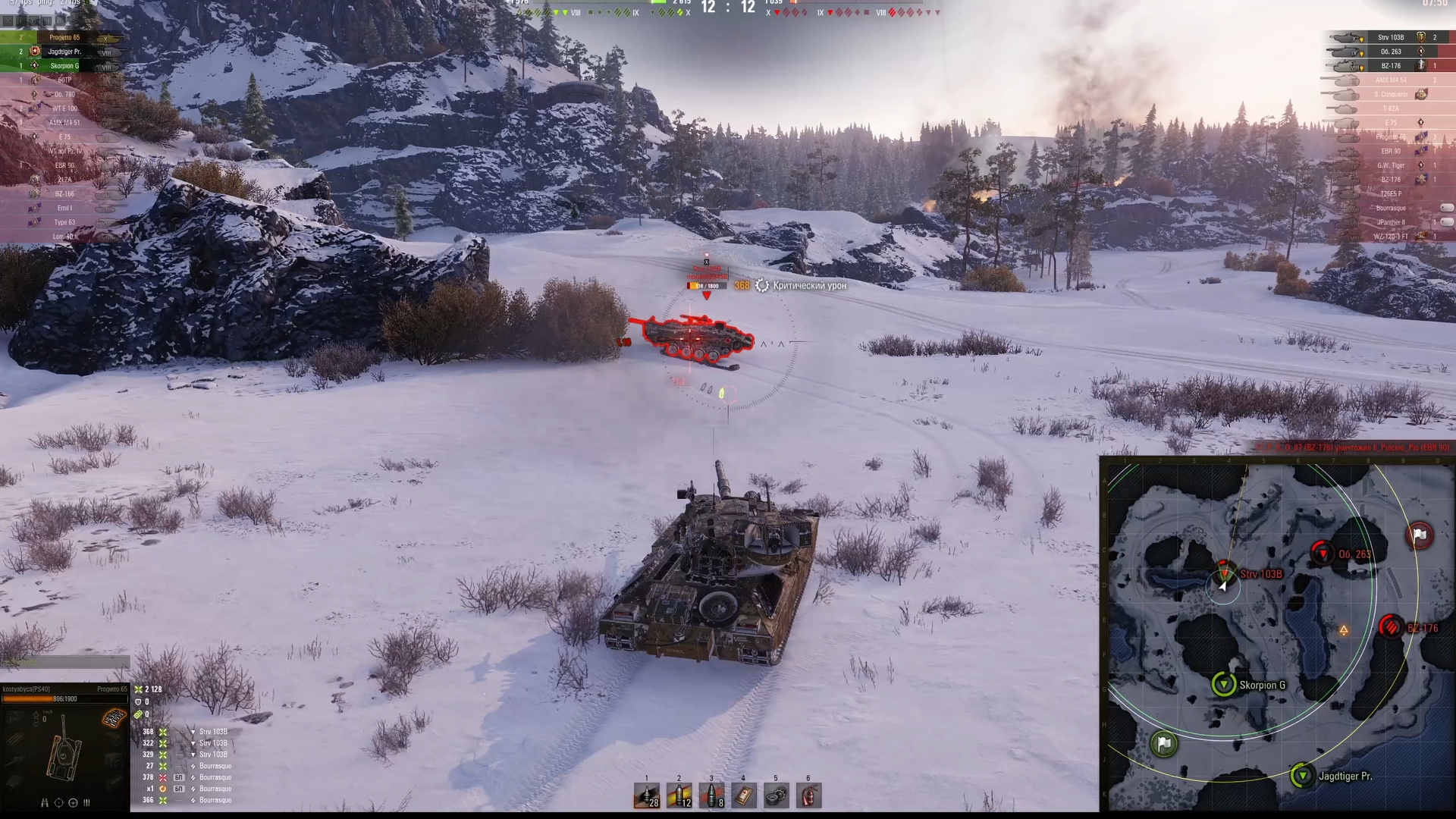The image size is (1456, 819).
Task: Click the binoculars icon on the damage panel
Action: (x=45, y=802)
